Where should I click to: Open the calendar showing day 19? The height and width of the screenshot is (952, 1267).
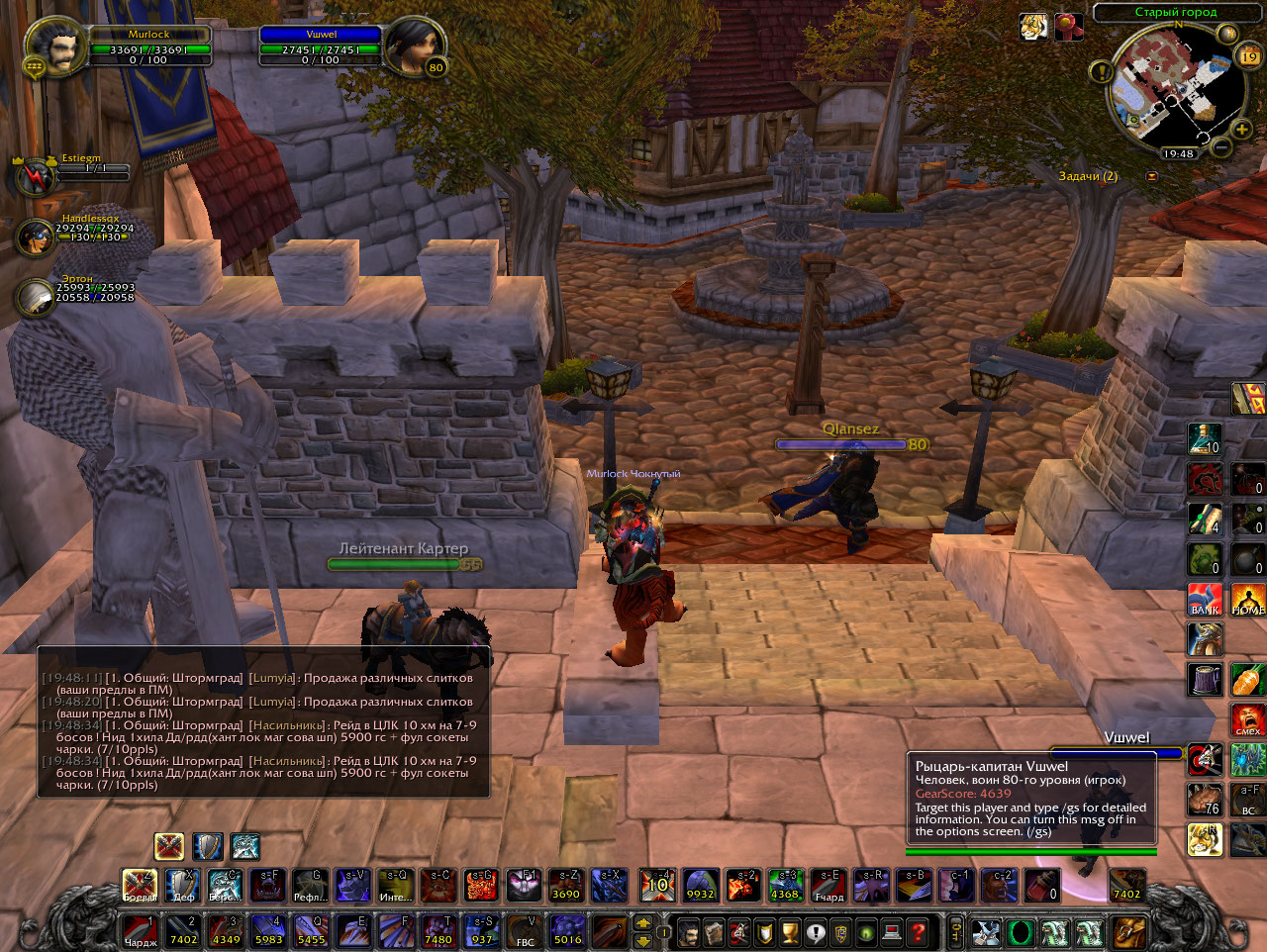(x=1249, y=55)
